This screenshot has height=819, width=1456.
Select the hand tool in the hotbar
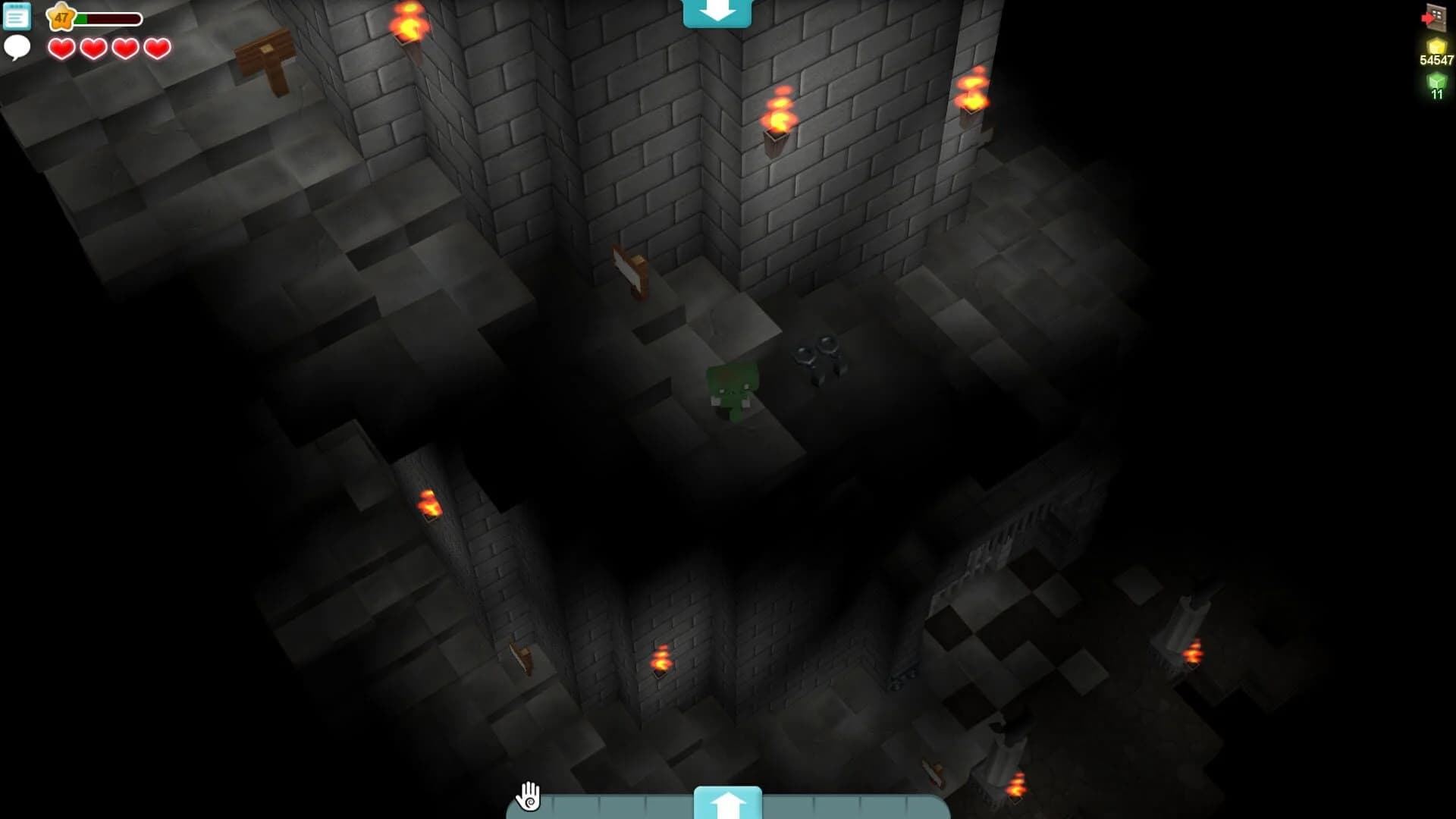(x=529, y=797)
